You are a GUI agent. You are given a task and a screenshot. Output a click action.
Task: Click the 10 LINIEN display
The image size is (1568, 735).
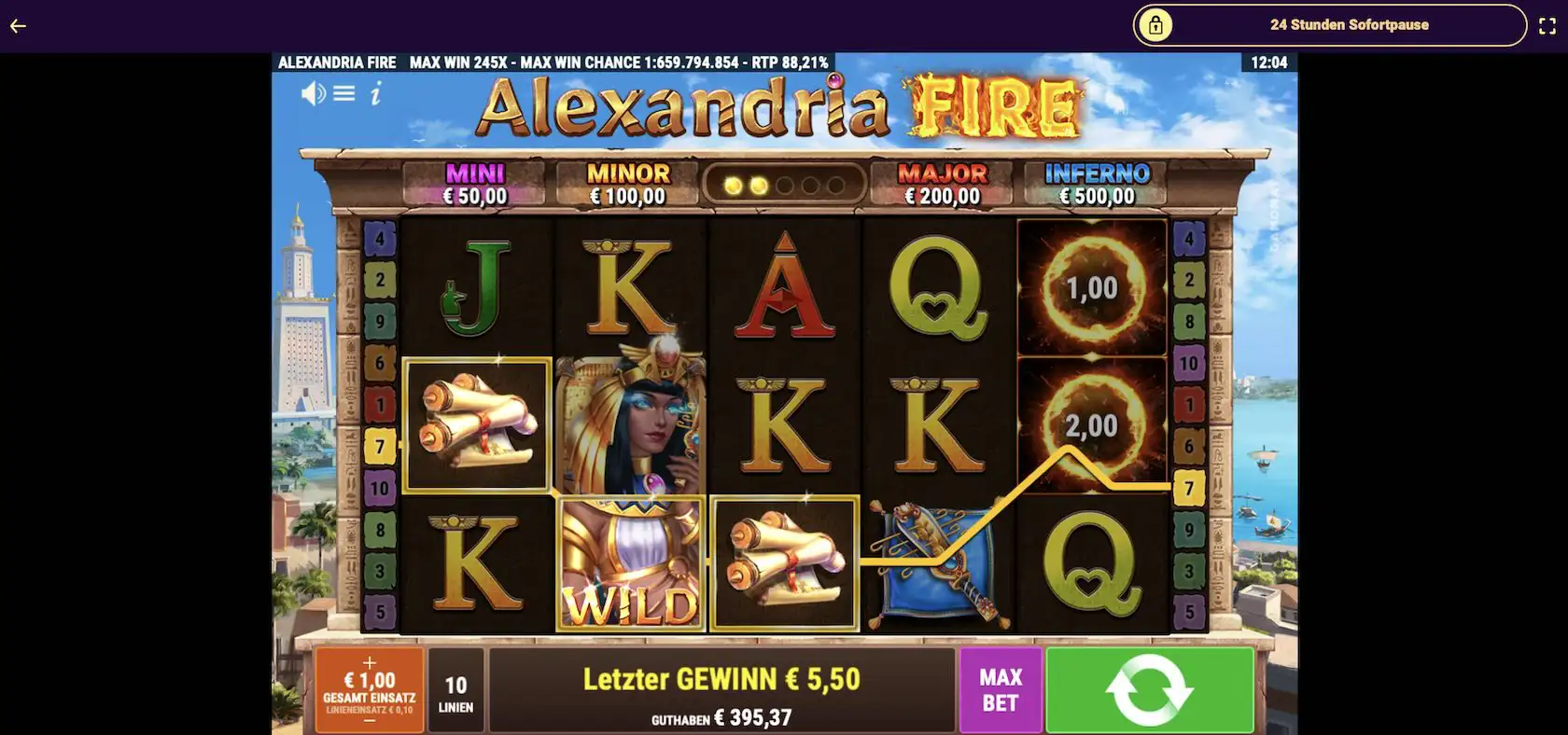(455, 690)
